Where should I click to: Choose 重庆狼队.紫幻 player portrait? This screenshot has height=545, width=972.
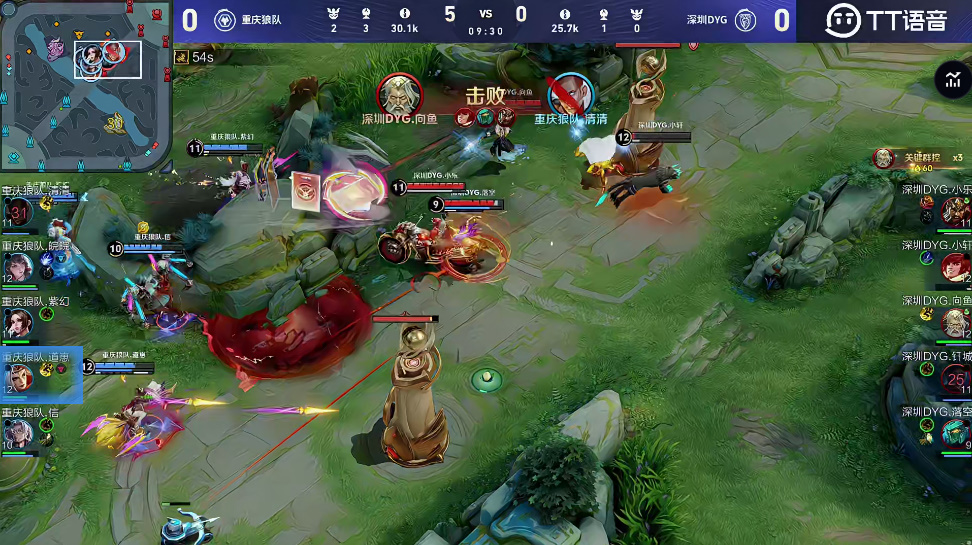point(19,322)
